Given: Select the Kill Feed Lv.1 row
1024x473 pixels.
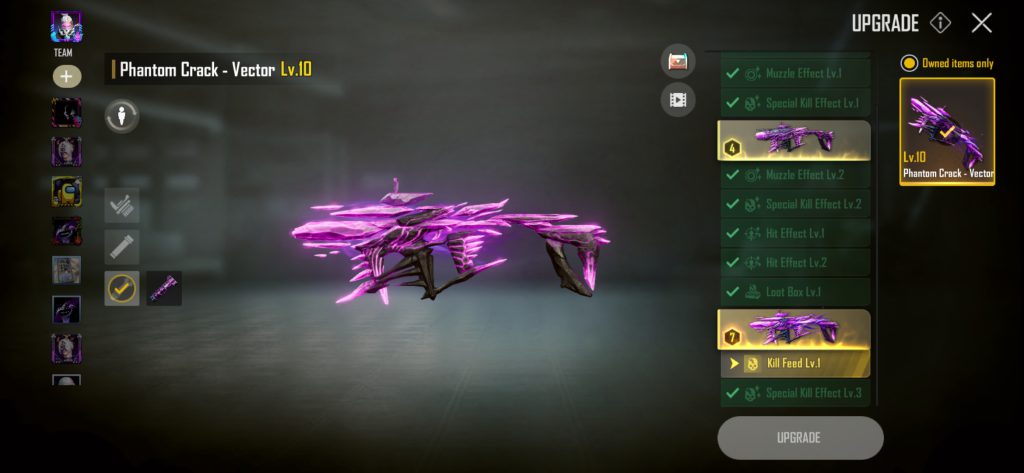Looking at the screenshot, I should pyautogui.click(x=795, y=363).
